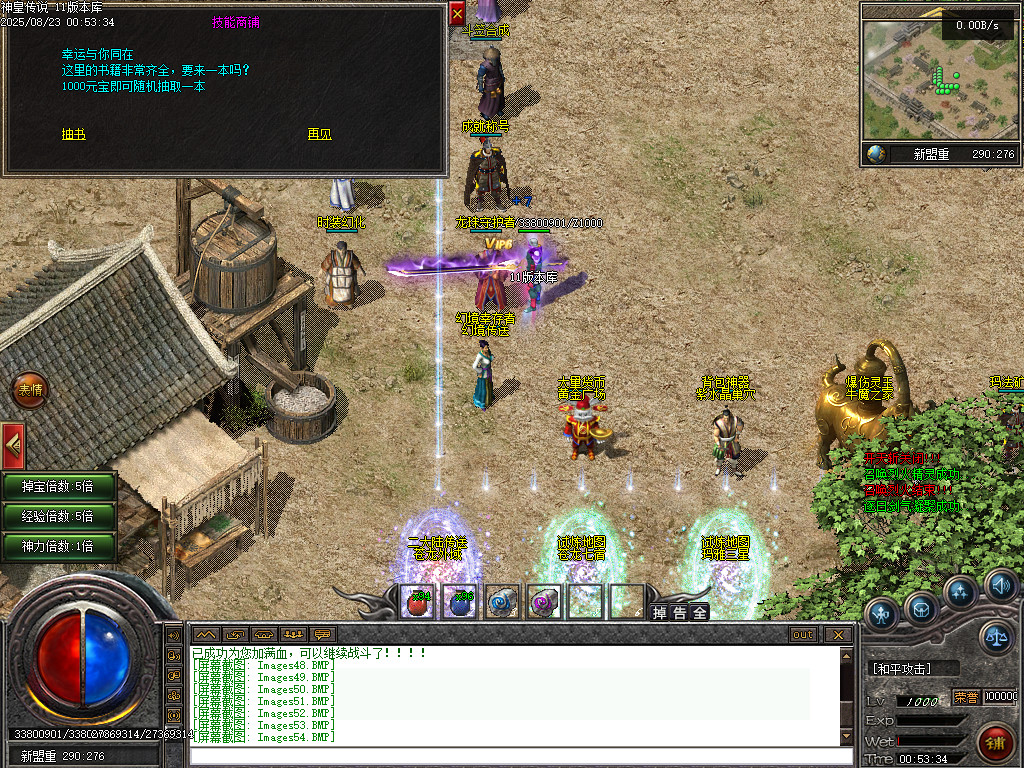Click the 全 chat filter button
Image resolution: width=1024 pixels, height=768 pixels.
coord(700,612)
